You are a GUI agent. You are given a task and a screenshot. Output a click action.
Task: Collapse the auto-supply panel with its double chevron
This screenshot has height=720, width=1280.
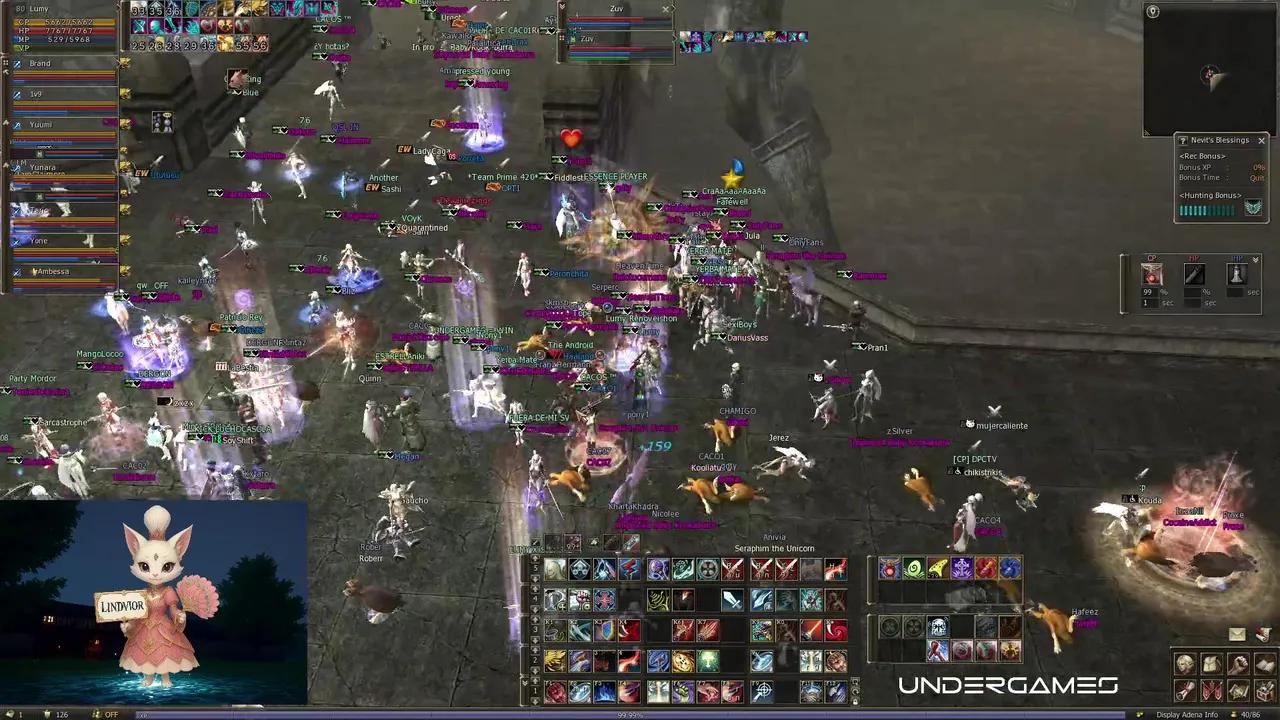(1256, 260)
